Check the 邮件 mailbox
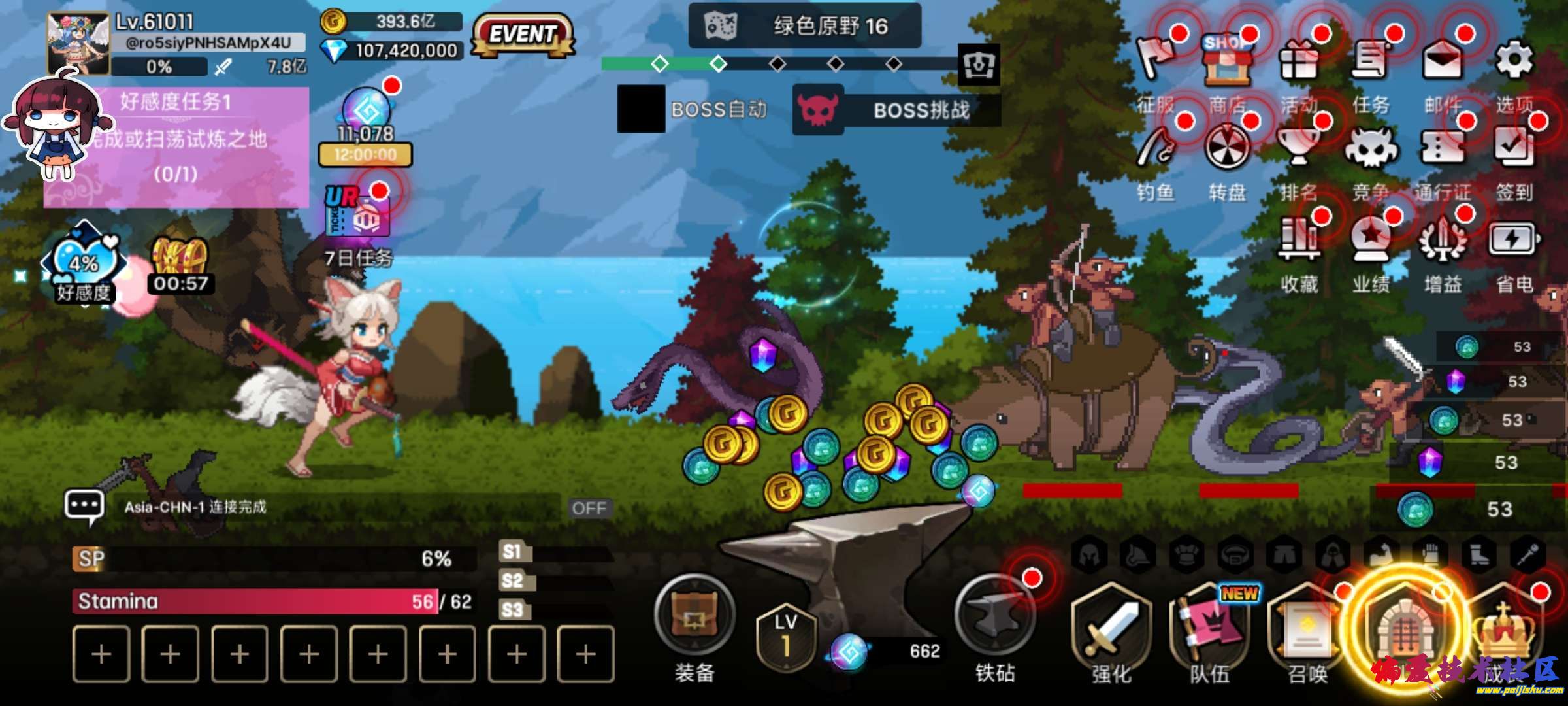 tap(1442, 62)
